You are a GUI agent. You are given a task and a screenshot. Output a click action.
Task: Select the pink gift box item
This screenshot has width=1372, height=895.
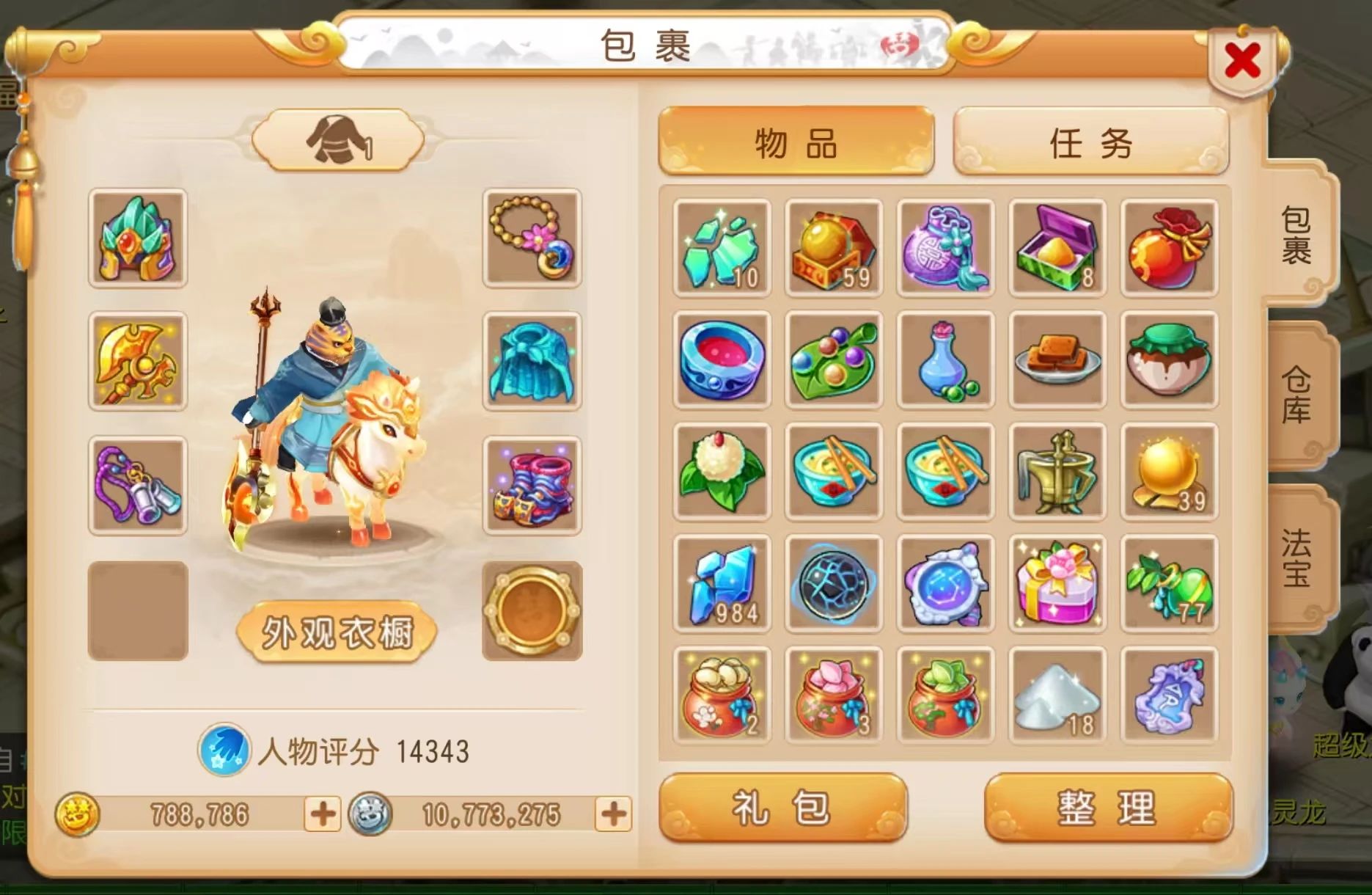tap(1058, 583)
